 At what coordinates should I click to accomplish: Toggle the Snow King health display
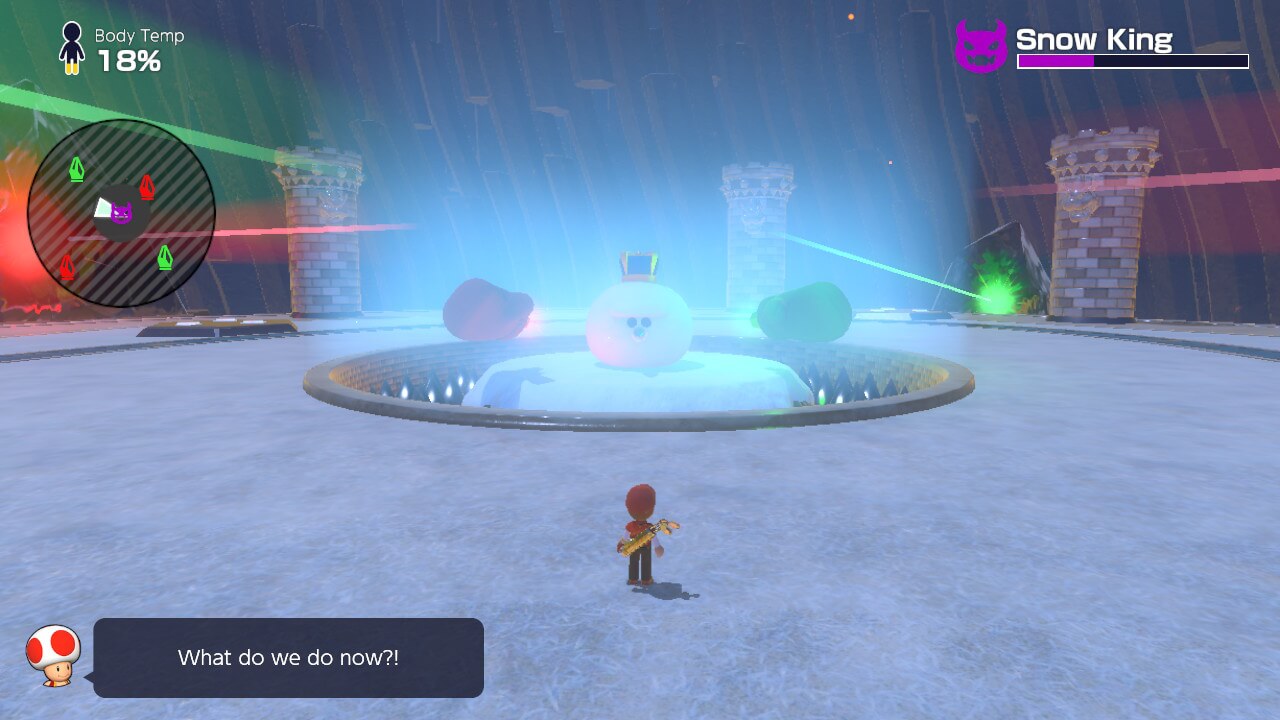(1131, 61)
